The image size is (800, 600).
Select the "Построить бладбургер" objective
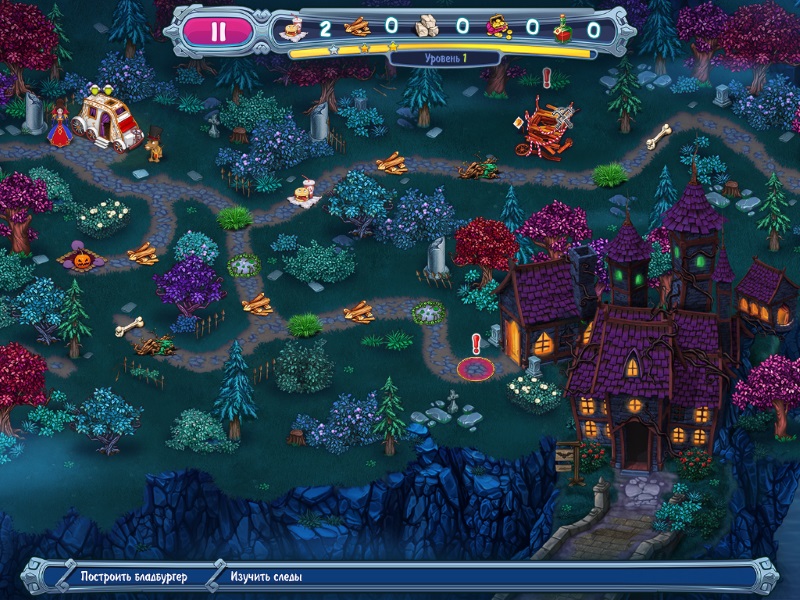[134, 577]
